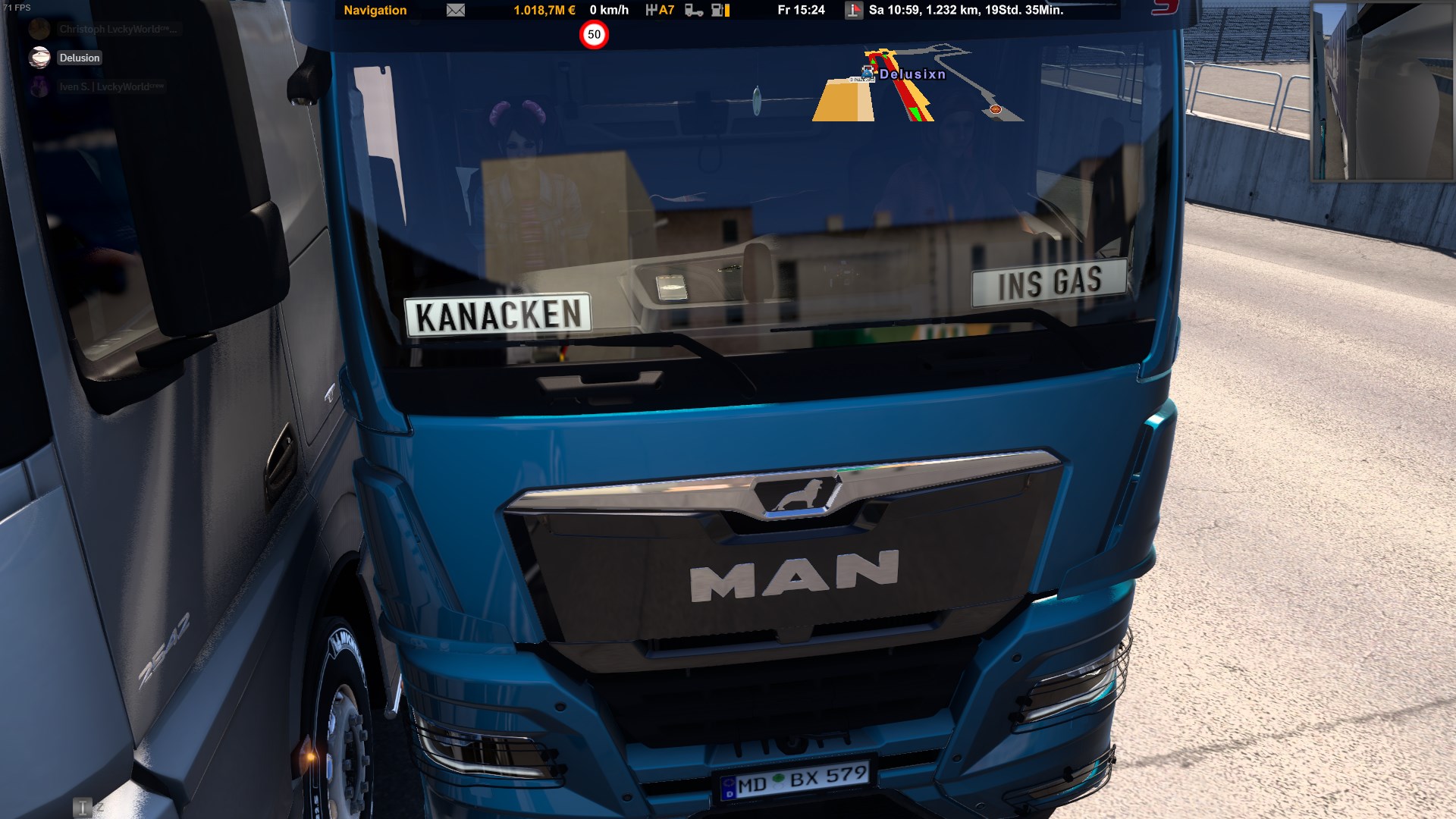1456x819 pixels.
Task: Open the Navigation tab of the route advisor
Action: [x=375, y=11]
